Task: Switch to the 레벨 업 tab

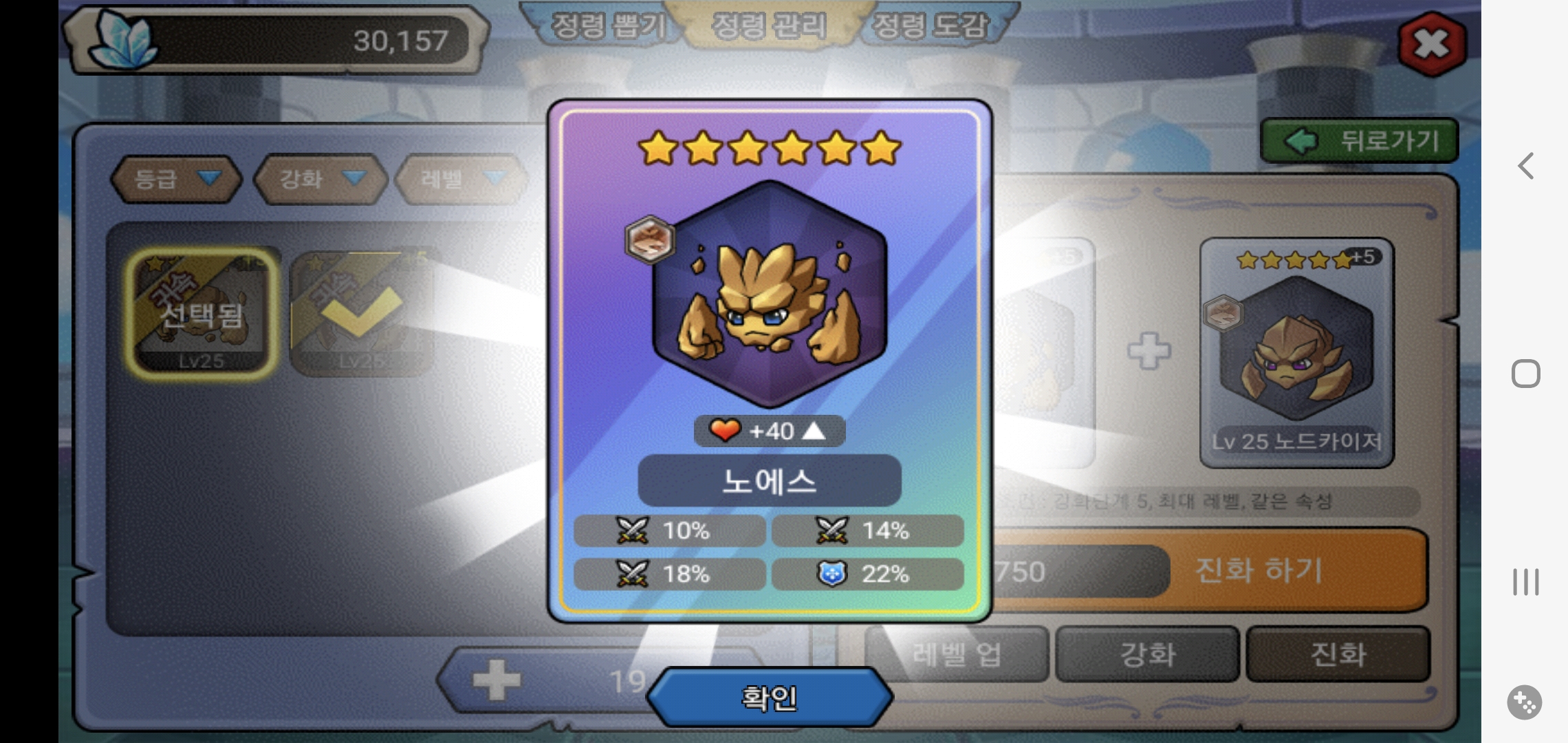Action: [x=957, y=654]
